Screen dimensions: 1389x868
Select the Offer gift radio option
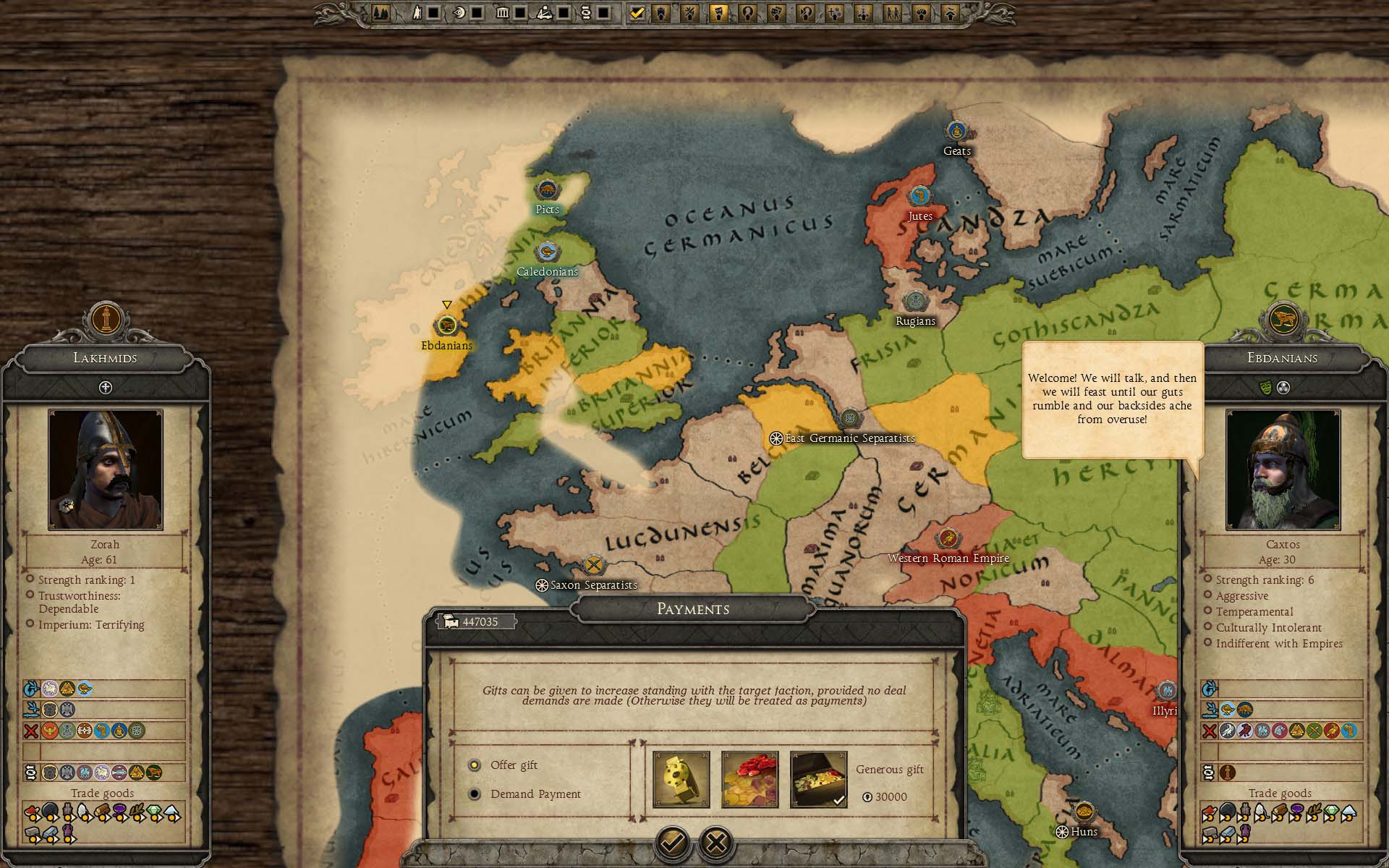[475, 765]
